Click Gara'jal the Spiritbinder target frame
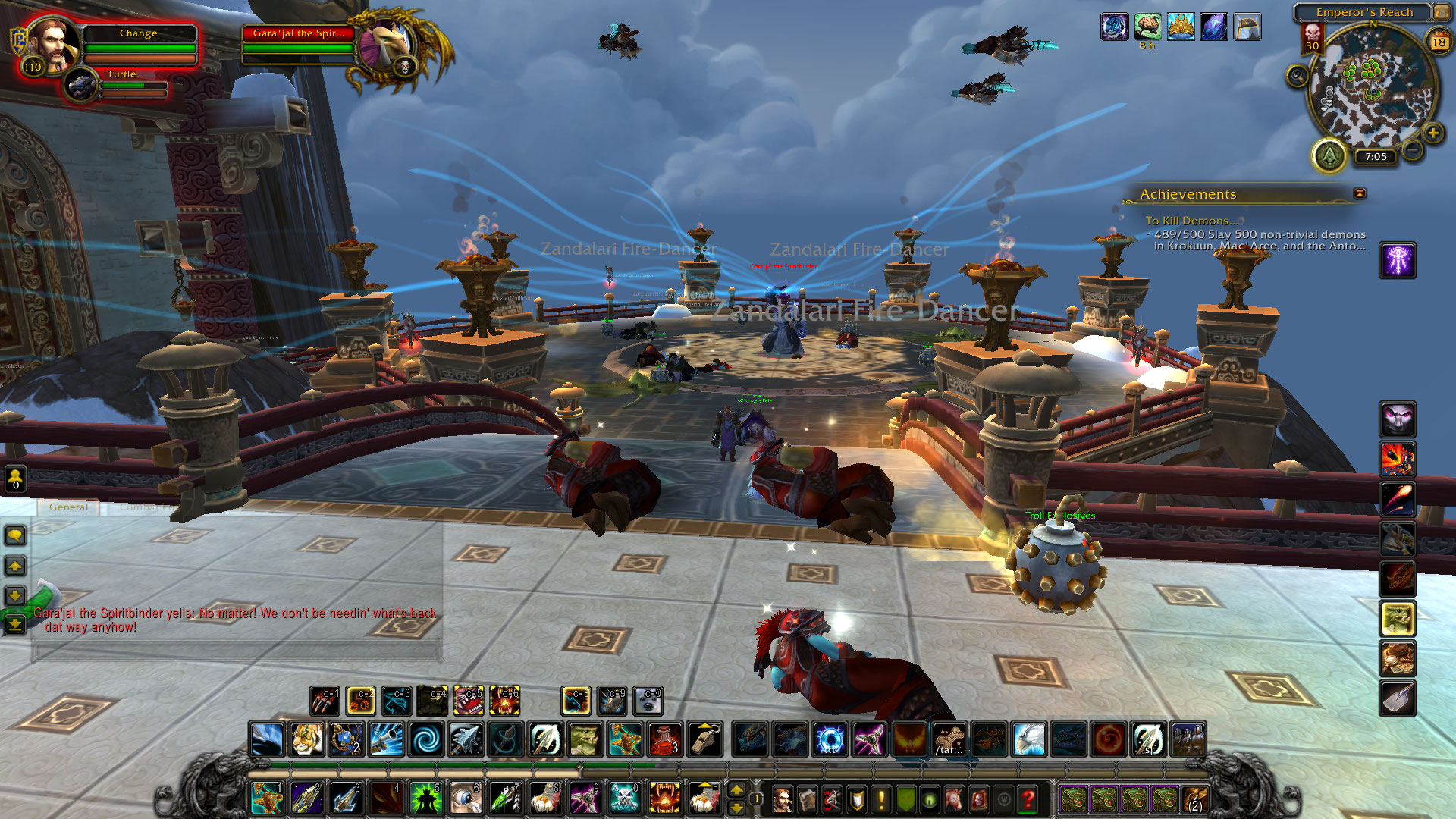The width and height of the screenshot is (1456, 819). [x=298, y=33]
